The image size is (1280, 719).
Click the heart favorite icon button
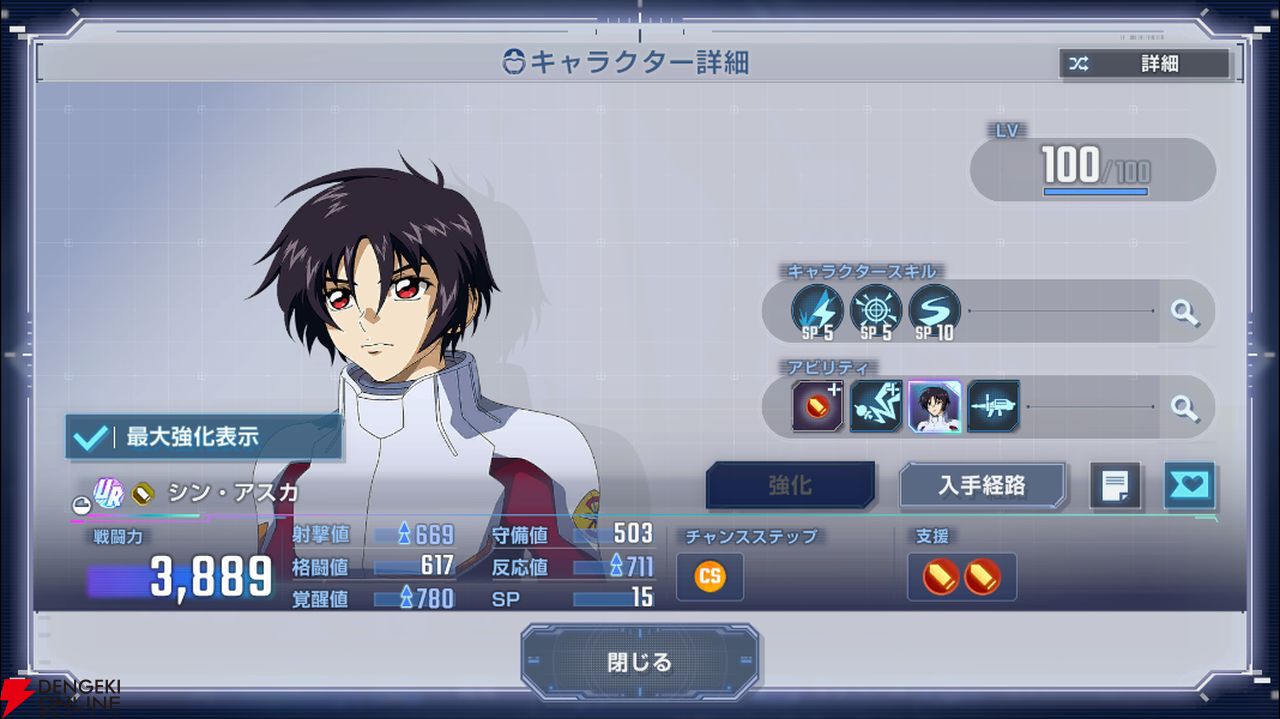1189,486
